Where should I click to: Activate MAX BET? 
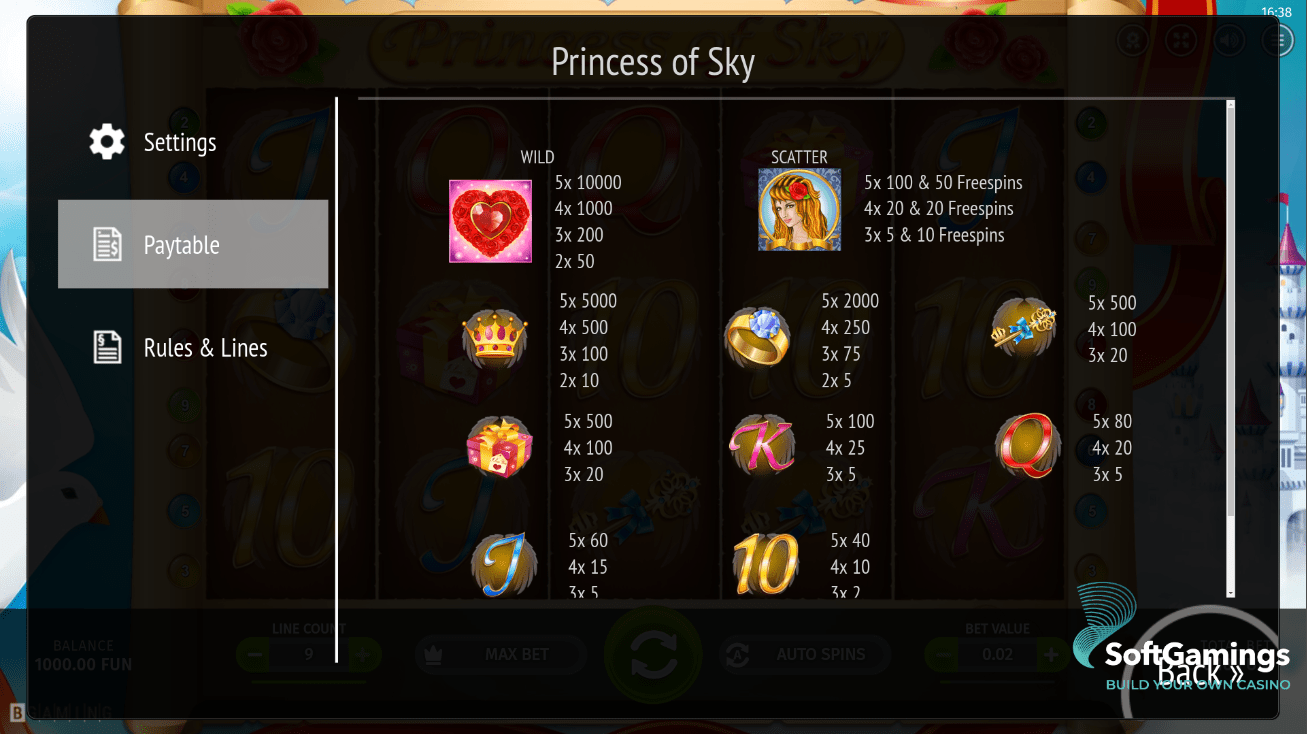[x=500, y=655]
